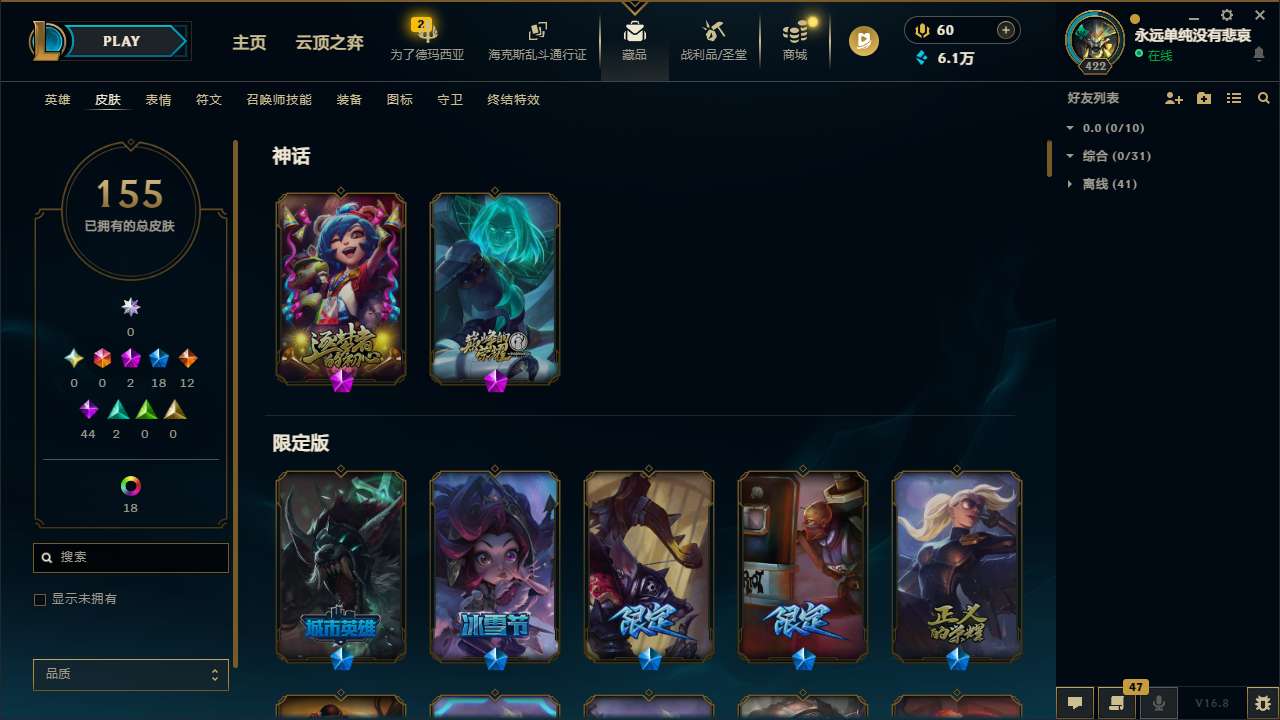Open the chat messages icon bottom right
Image resolution: width=1280 pixels, height=720 pixels.
(x=1075, y=703)
